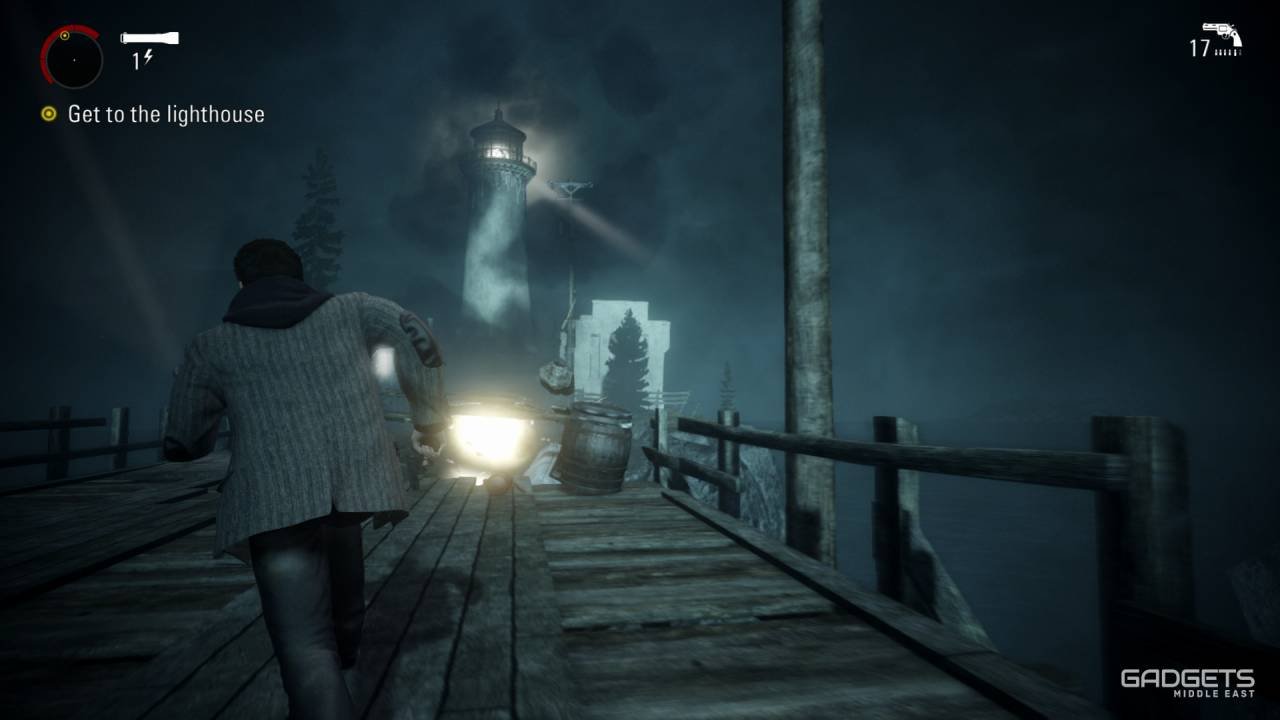The image size is (1280, 720).
Task: Click the revolver weapon icon
Action: coord(1222,31)
